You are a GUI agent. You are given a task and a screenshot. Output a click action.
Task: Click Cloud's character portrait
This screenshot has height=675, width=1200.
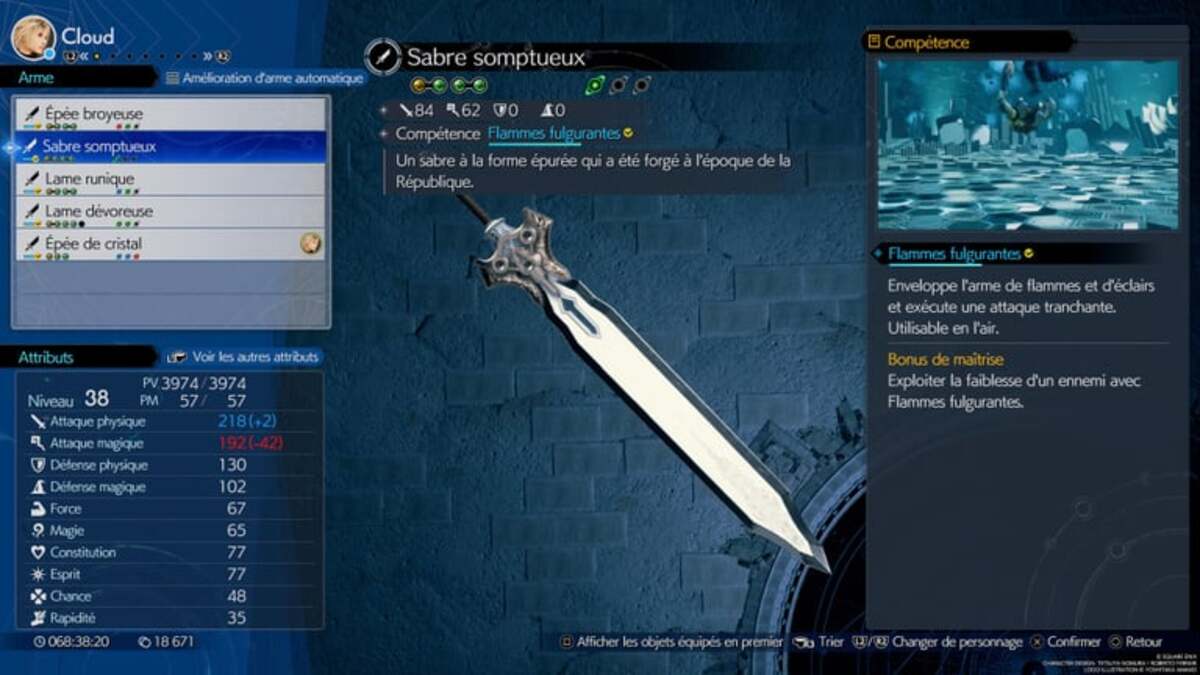click(x=32, y=37)
